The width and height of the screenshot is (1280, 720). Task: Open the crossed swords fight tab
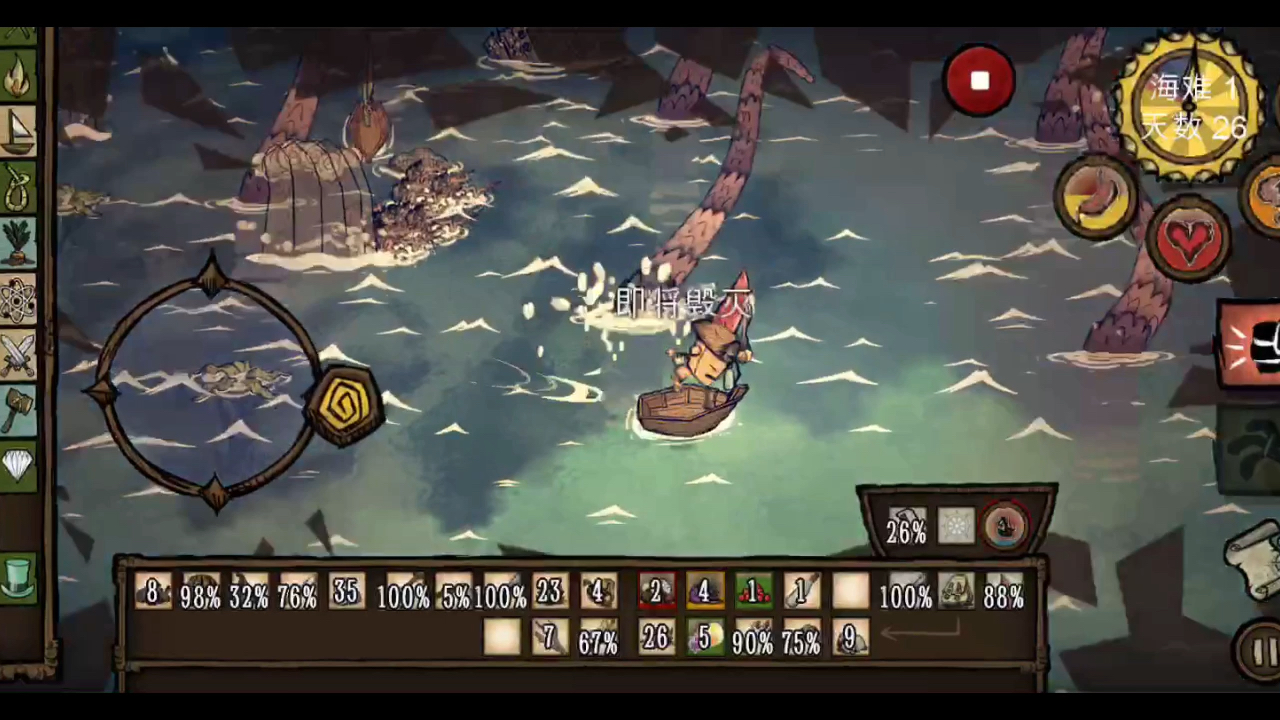click(x=18, y=354)
